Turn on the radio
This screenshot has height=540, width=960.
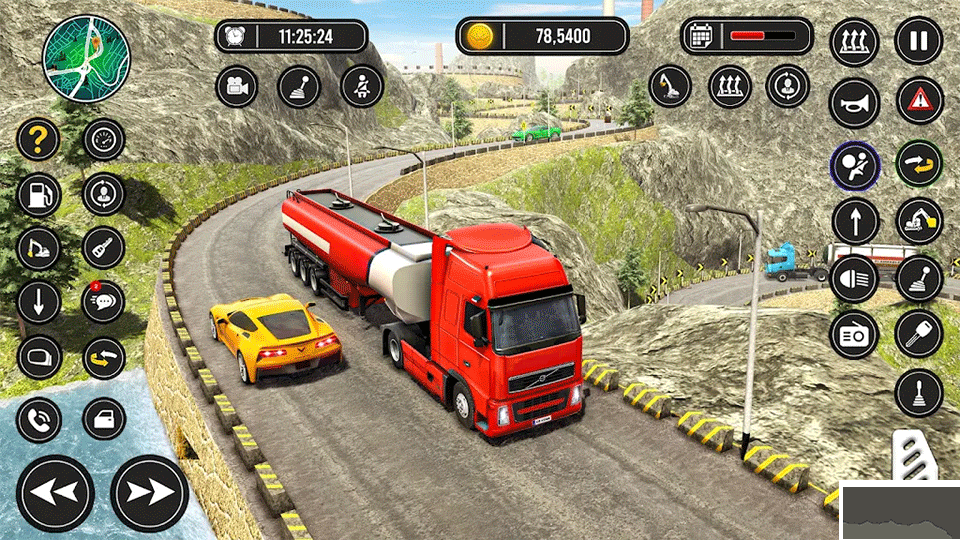854,336
